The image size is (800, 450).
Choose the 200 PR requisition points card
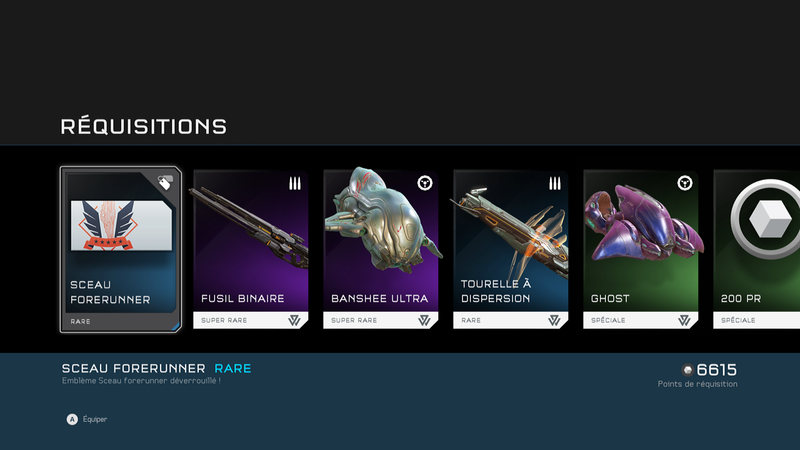coord(758,250)
